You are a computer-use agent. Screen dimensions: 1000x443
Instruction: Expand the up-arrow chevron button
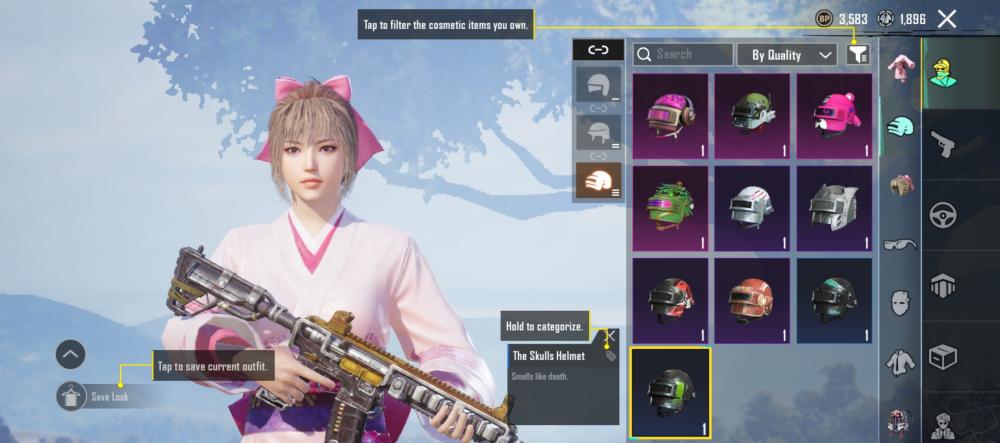[70, 354]
